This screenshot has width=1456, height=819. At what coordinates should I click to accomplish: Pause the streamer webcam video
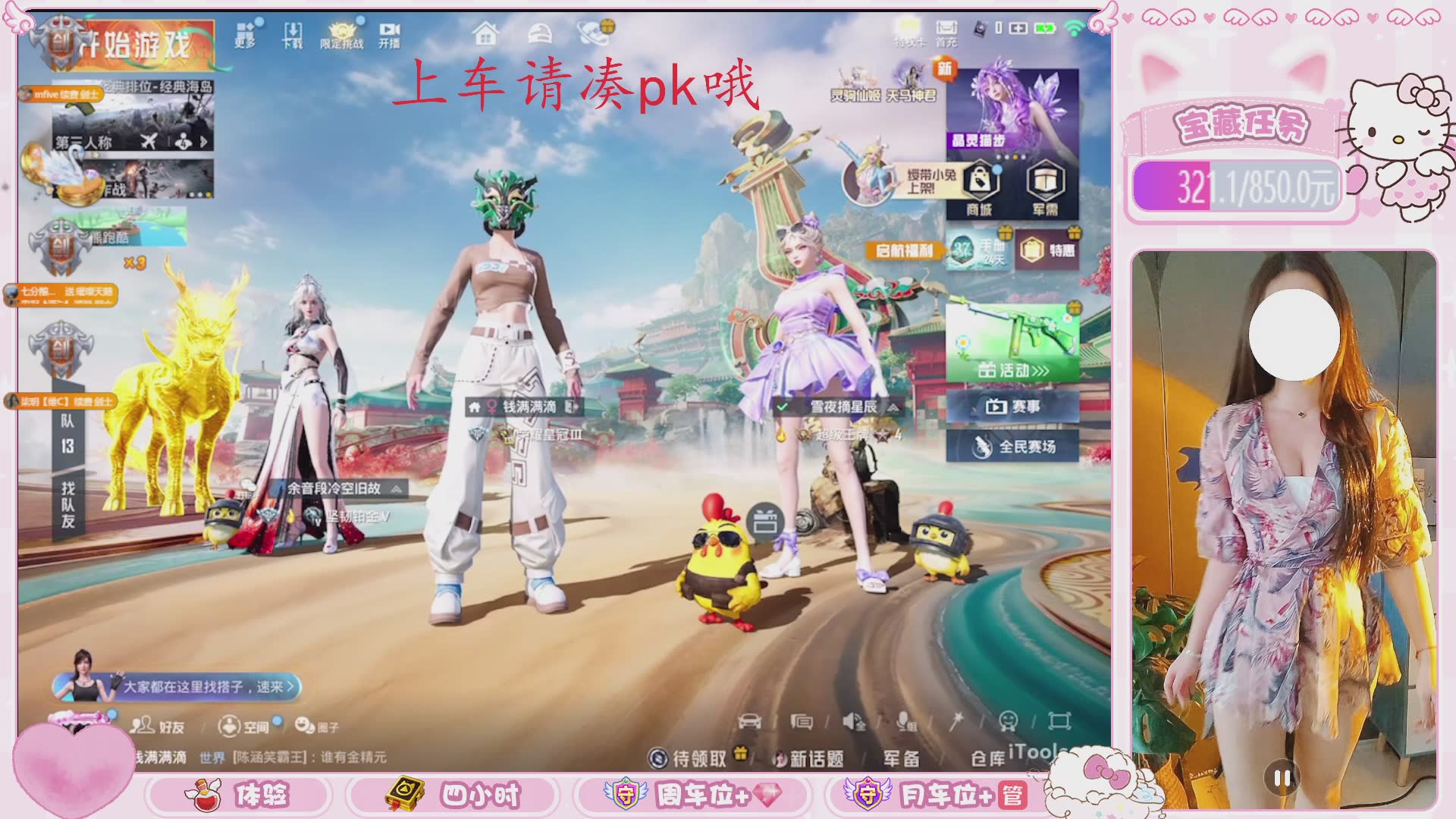[x=1282, y=777]
